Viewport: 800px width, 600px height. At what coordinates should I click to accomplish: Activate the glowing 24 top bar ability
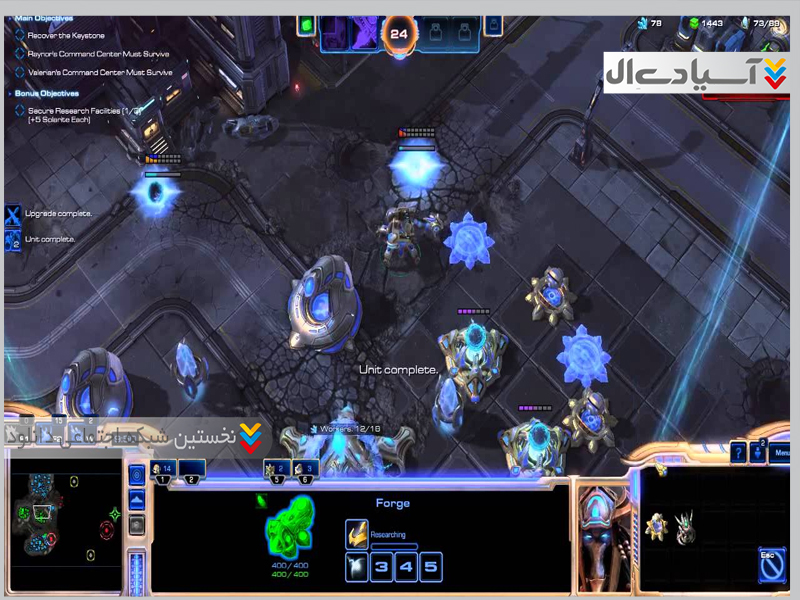[399, 32]
